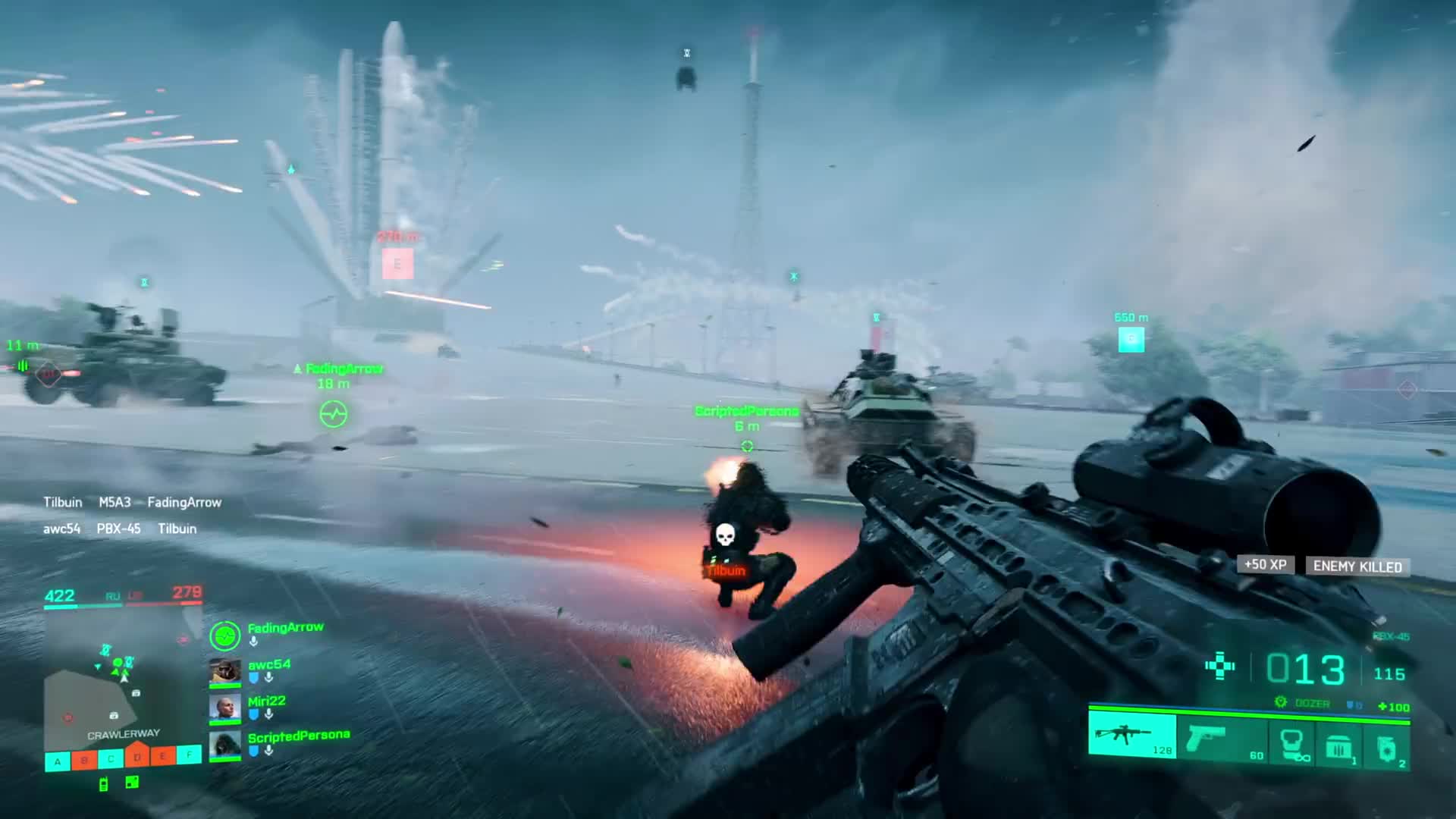Click the green radio icon below the minimap
This screenshot has height=819, width=1456.
click(104, 784)
